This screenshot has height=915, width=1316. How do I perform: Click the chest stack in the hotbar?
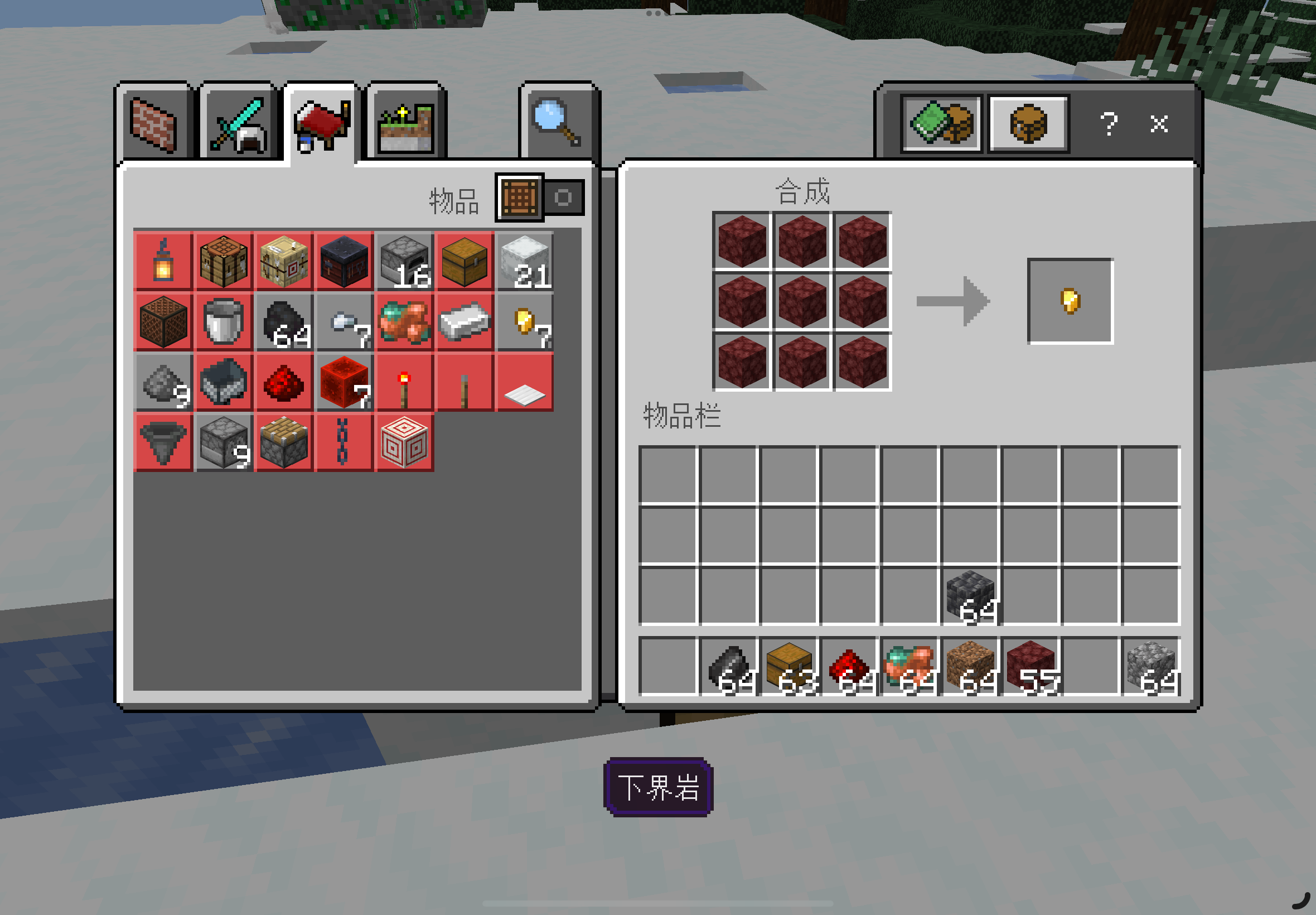pos(790,666)
